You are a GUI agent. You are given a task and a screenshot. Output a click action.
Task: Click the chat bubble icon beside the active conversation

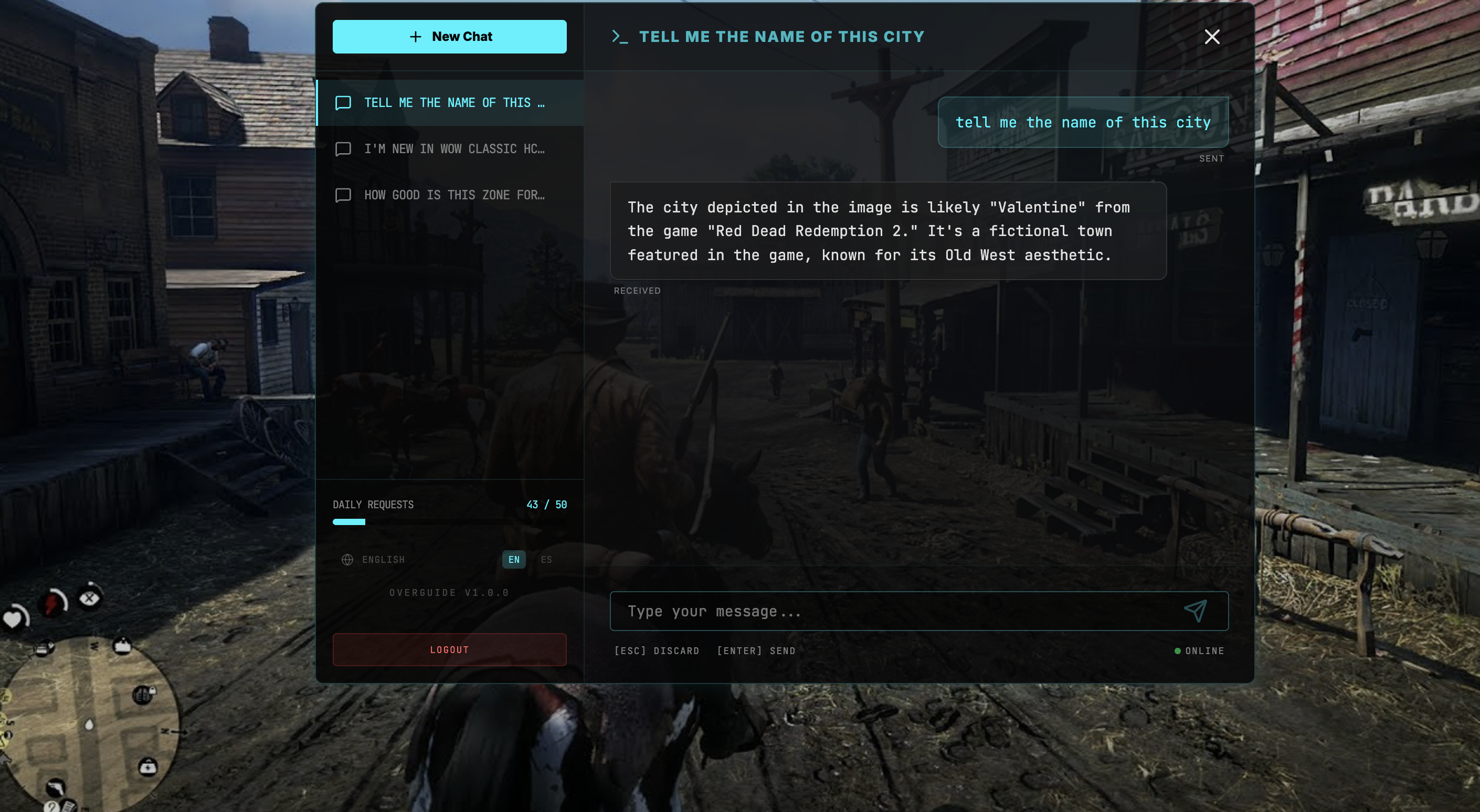pyautogui.click(x=343, y=103)
